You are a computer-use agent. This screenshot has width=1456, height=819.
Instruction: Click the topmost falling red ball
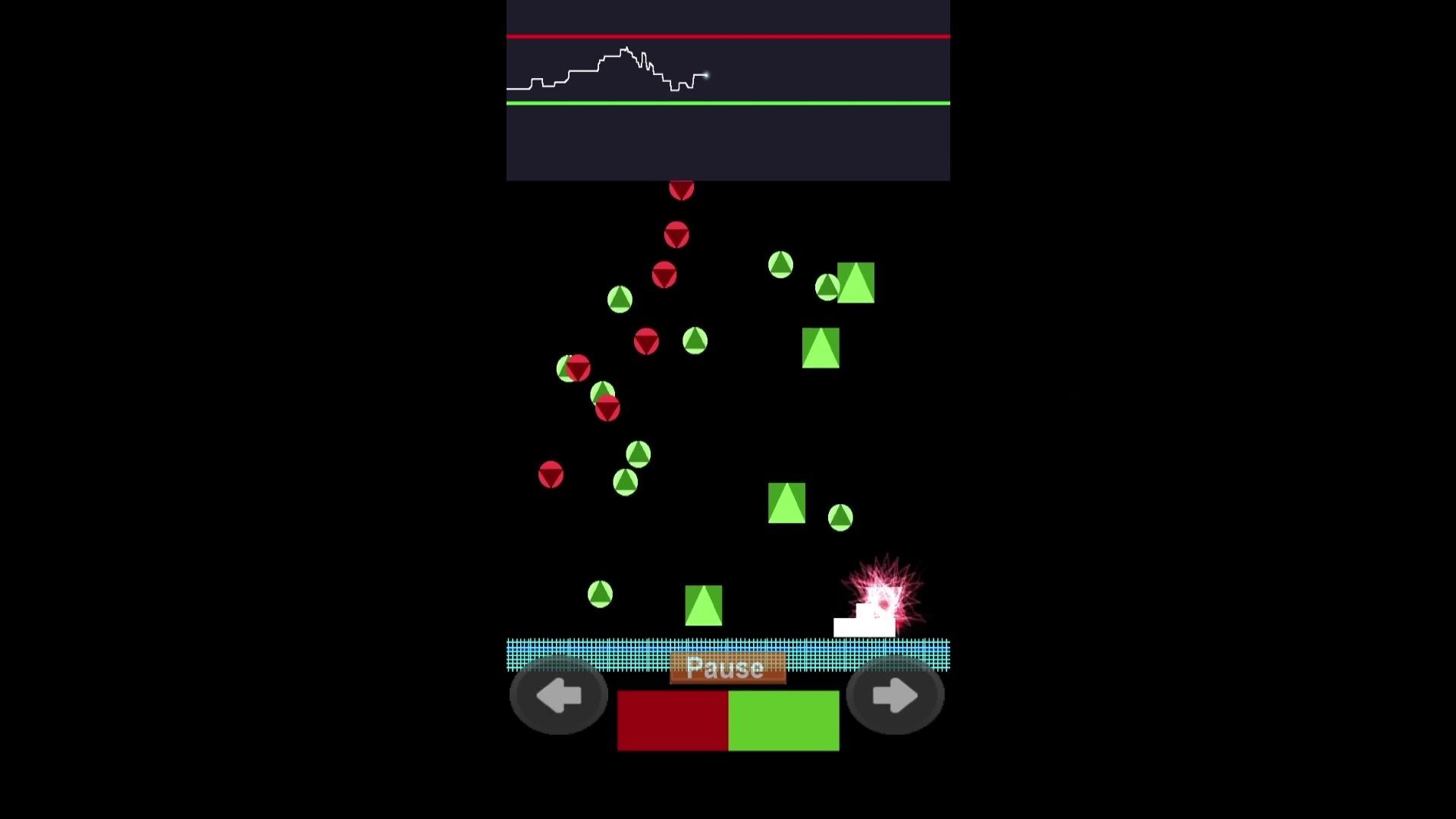[680, 190]
